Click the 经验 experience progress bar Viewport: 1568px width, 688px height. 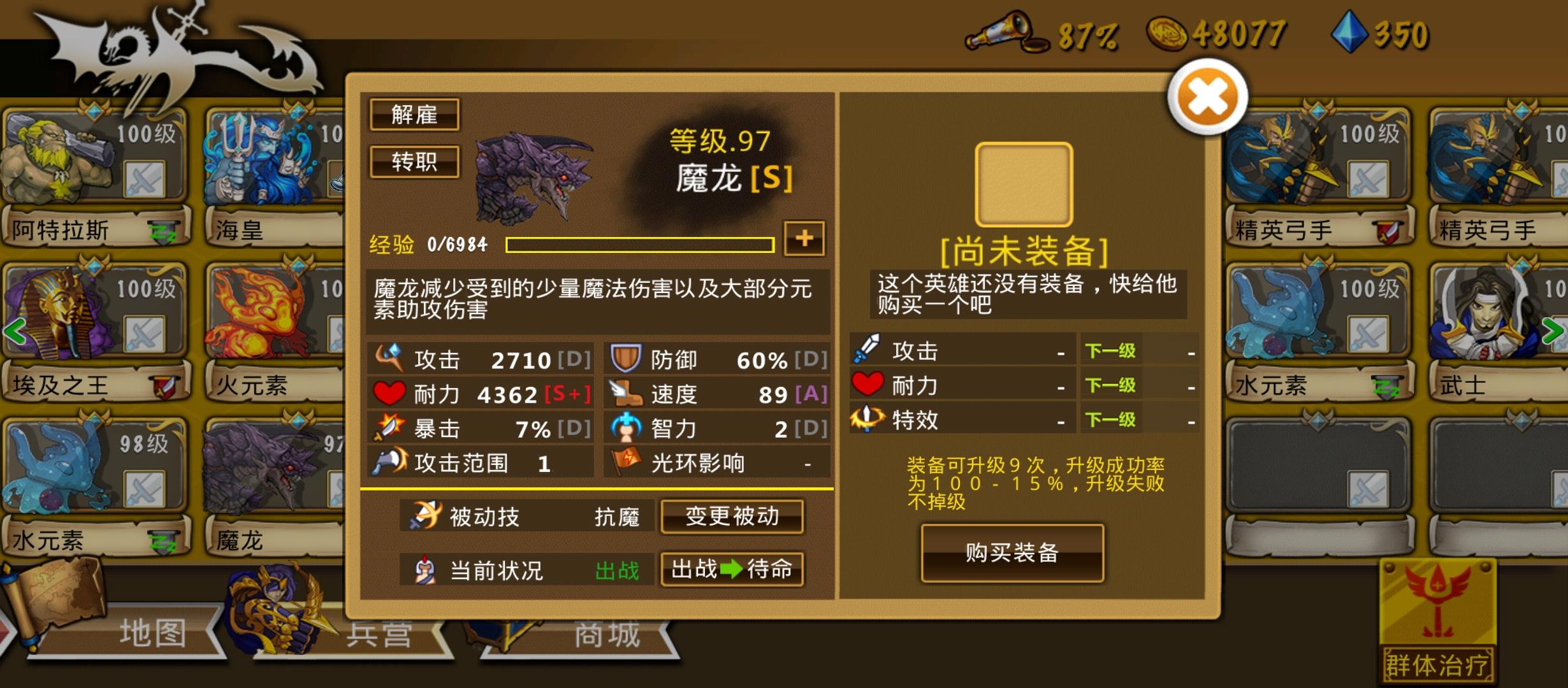tap(637, 244)
